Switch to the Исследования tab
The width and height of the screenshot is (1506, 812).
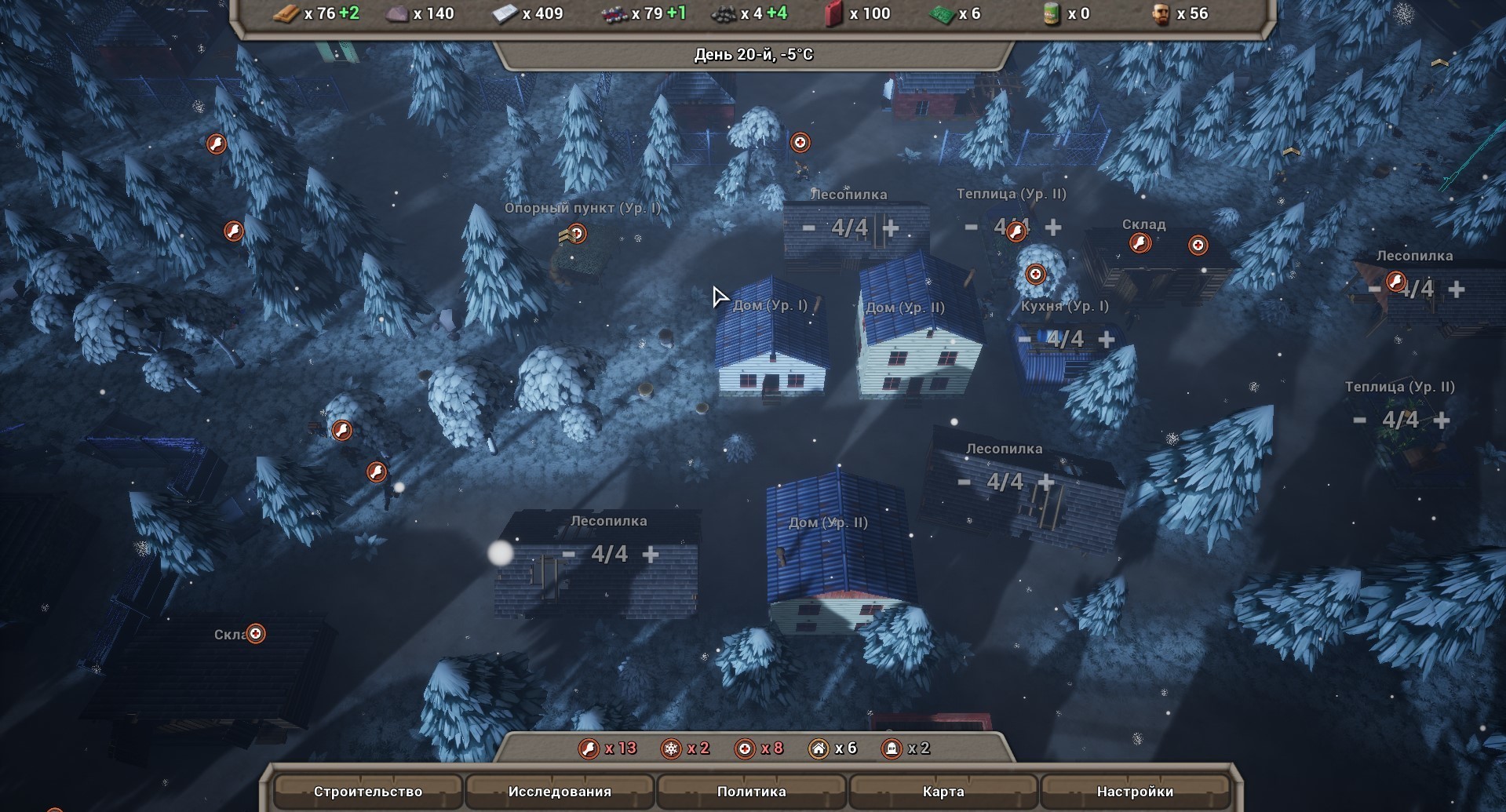click(x=561, y=792)
